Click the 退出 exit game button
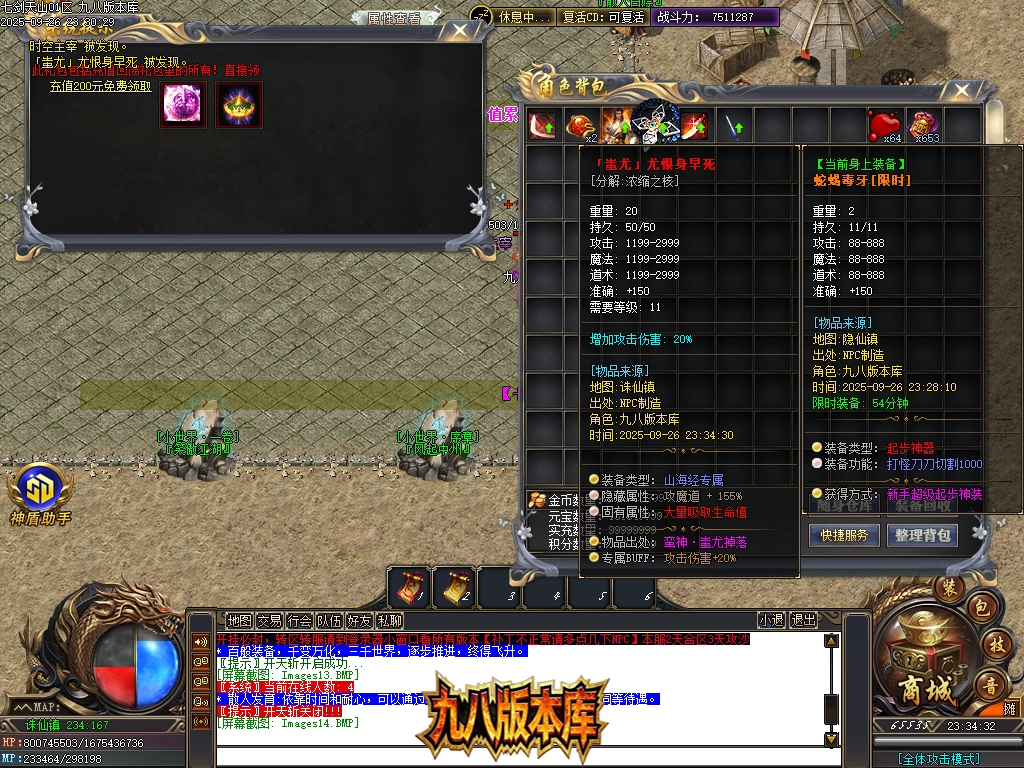This screenshot has height=768, width=1024. (x=803, y=621)
